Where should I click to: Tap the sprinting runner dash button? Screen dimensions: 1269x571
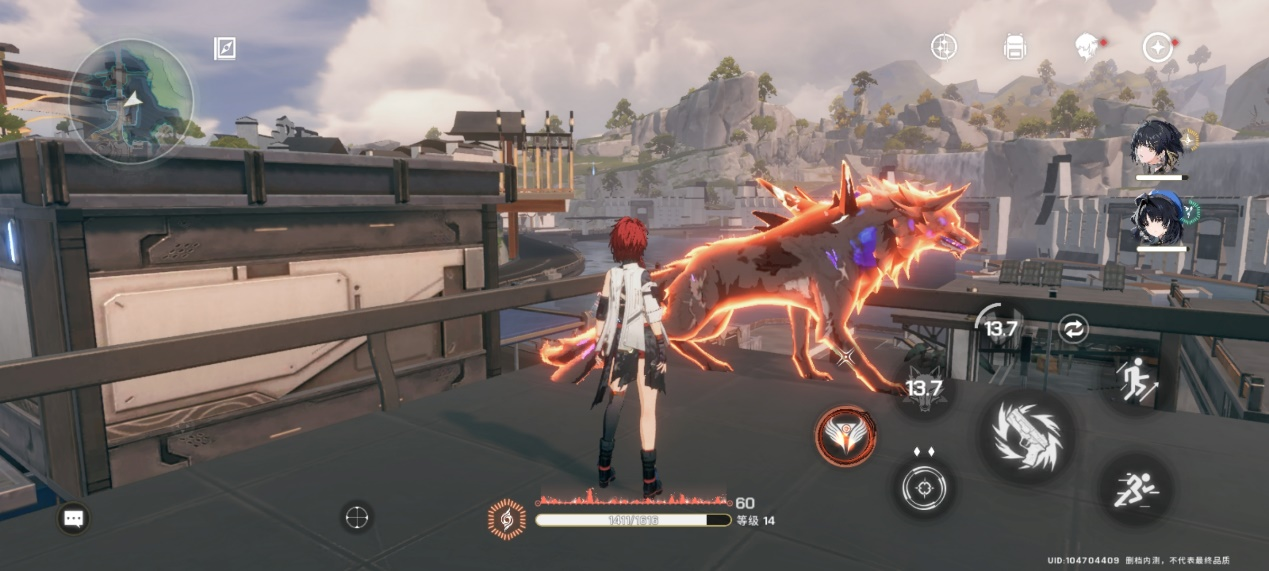pyautogui.click(x=1137, y=490)
